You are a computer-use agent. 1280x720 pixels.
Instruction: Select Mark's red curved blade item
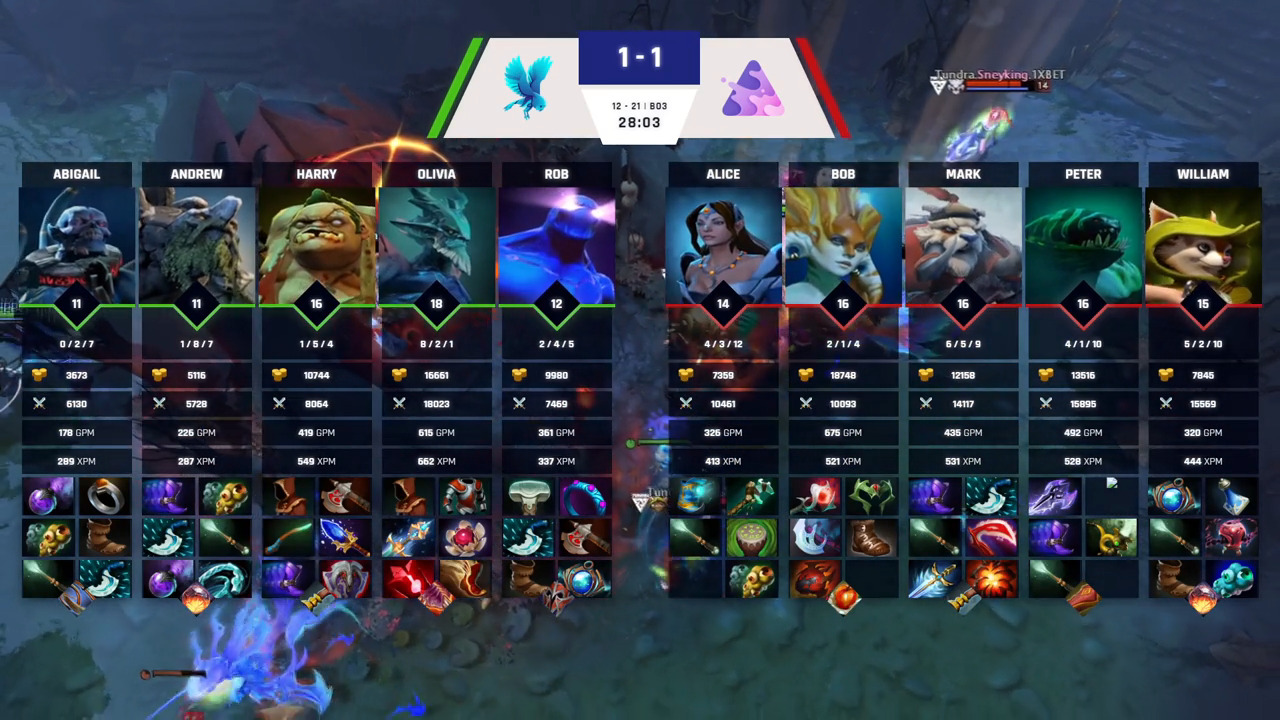coord(992,538)
